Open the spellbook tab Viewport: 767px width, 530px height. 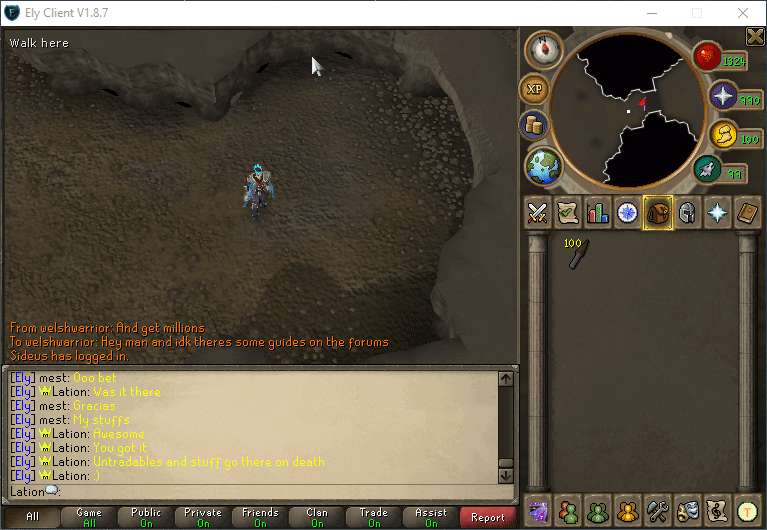click(748, 212)
